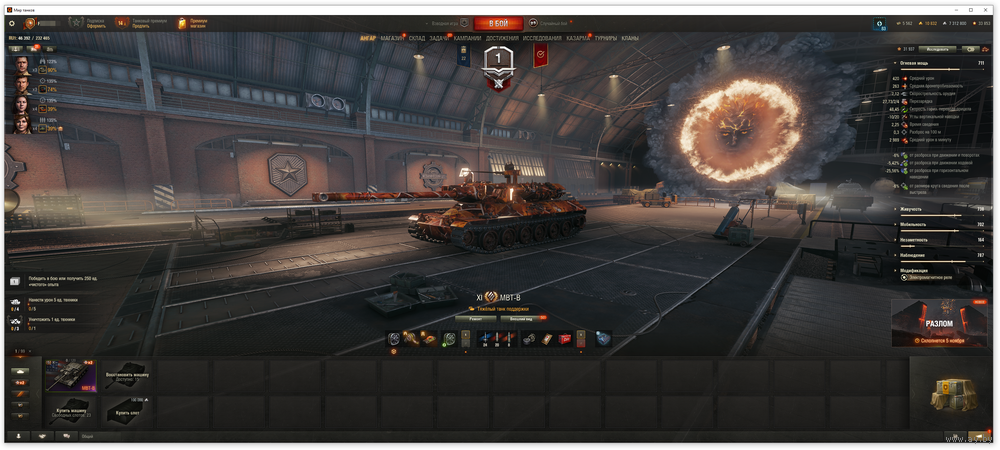The height and width of the screenshot is (450, 1000).
Task: Start battle with the red «В БОЙ!» button
Action: tap(498, 23)
